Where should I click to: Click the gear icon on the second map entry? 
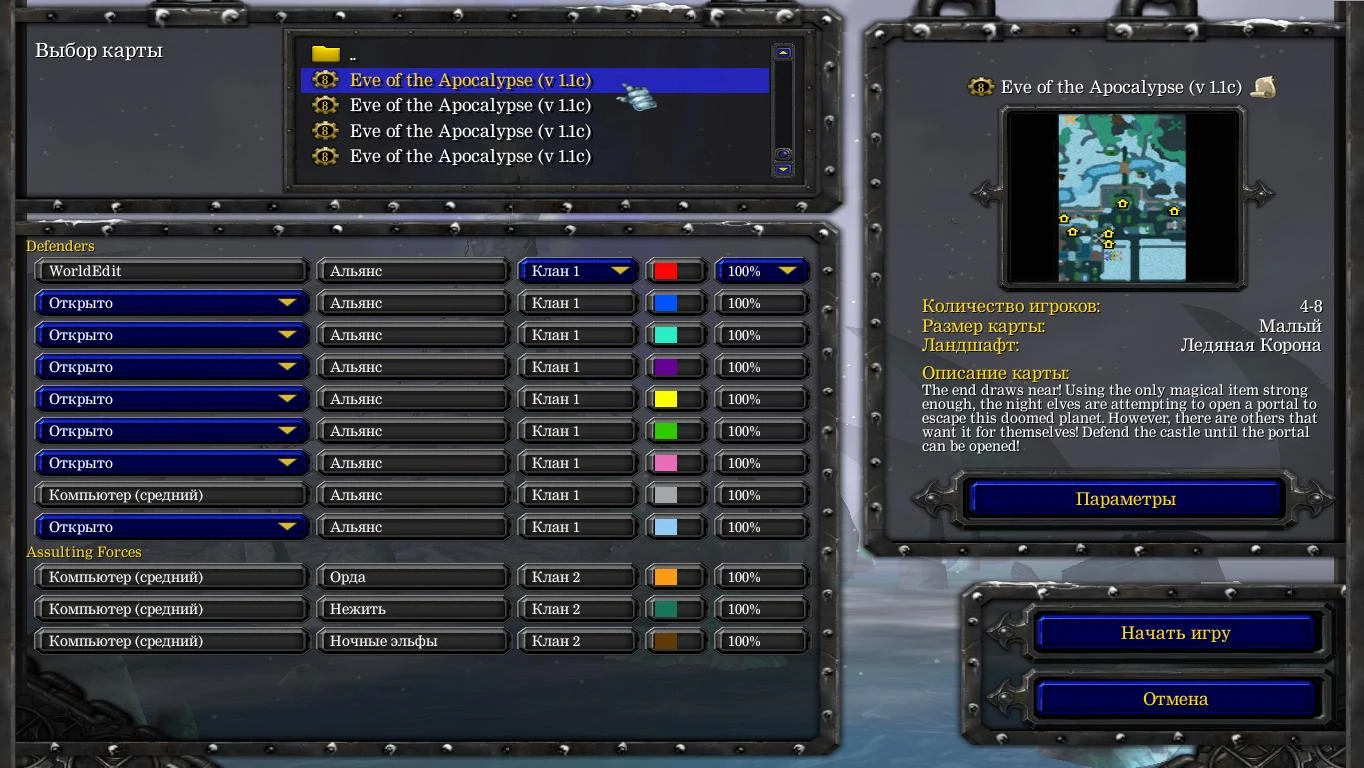pos(324,105)
